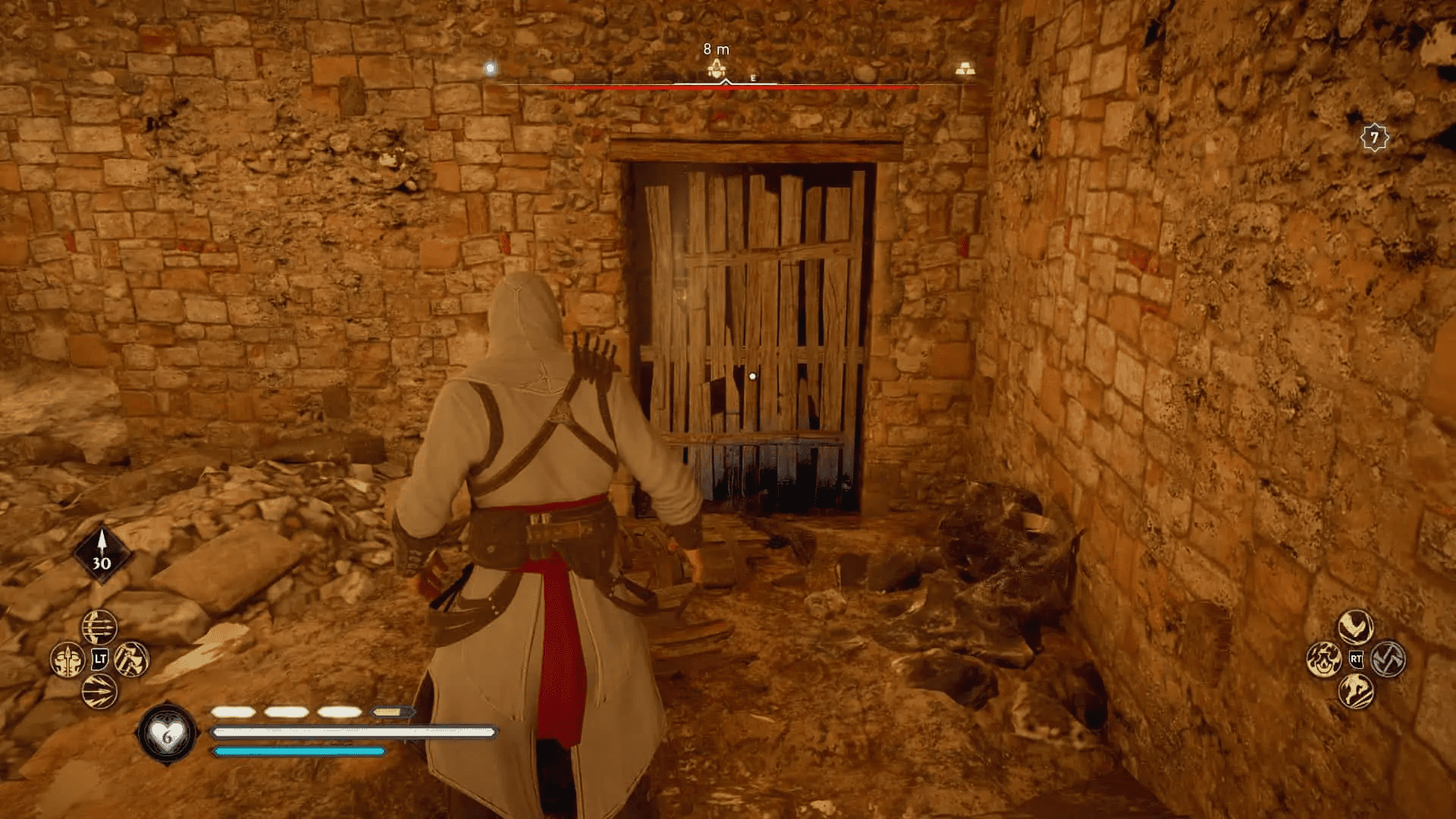The width and height of the screenshot is (1456, 819).
Task: Click the cyan adrenaline bar
Action: click(299, 752)
